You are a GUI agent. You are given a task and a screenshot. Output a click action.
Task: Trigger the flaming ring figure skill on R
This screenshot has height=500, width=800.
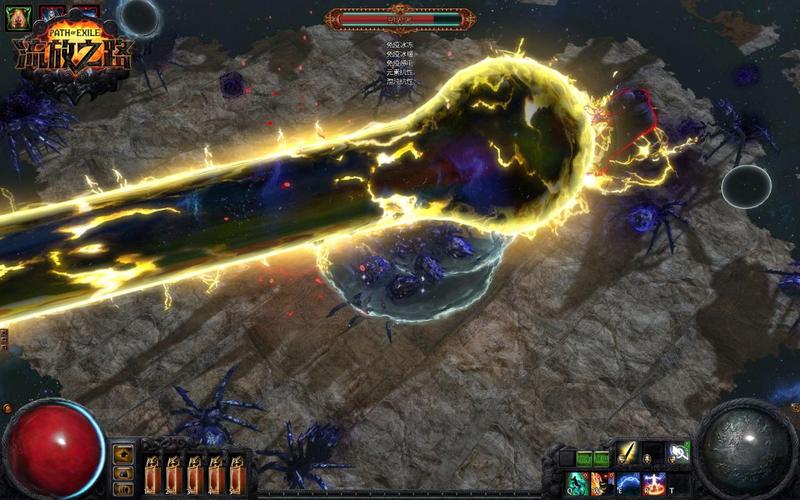point(655,483)
